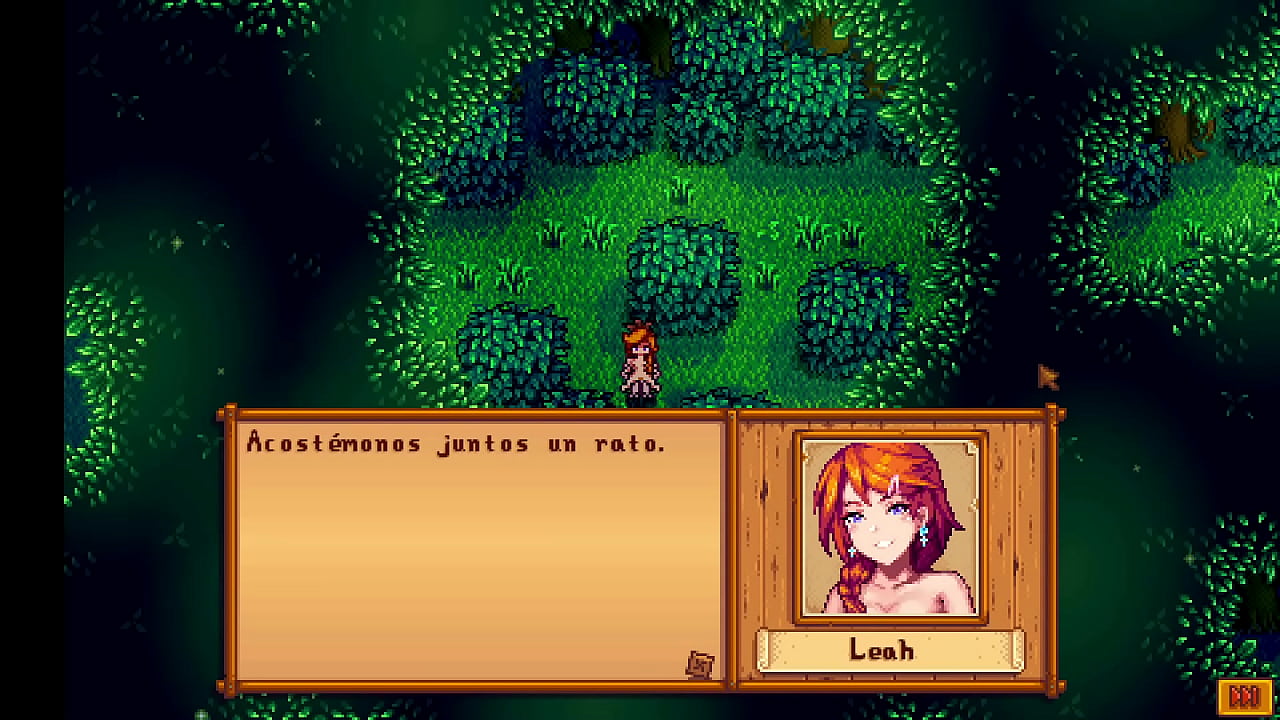The height and width of the screenshot is (720, 1280).
Task: Click the small box icon inside the dialogue
Action: pos(700,662)
